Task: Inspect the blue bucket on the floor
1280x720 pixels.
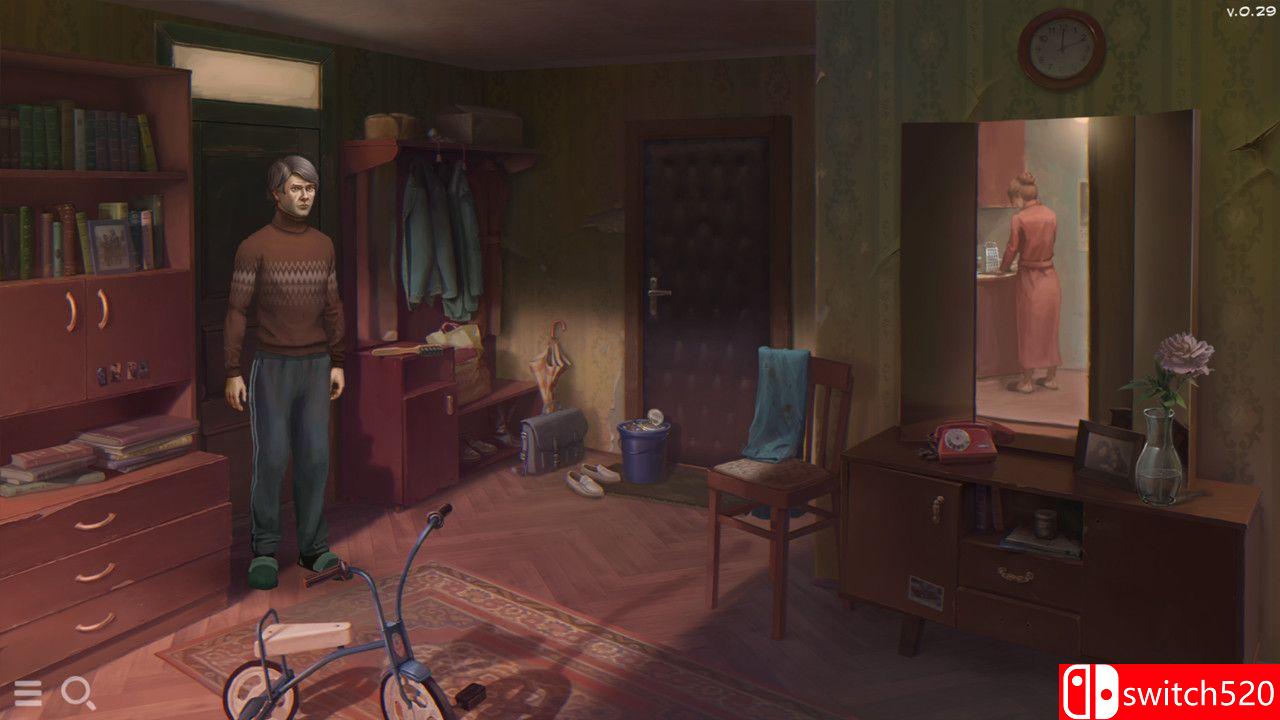Action: pos(645,448)
